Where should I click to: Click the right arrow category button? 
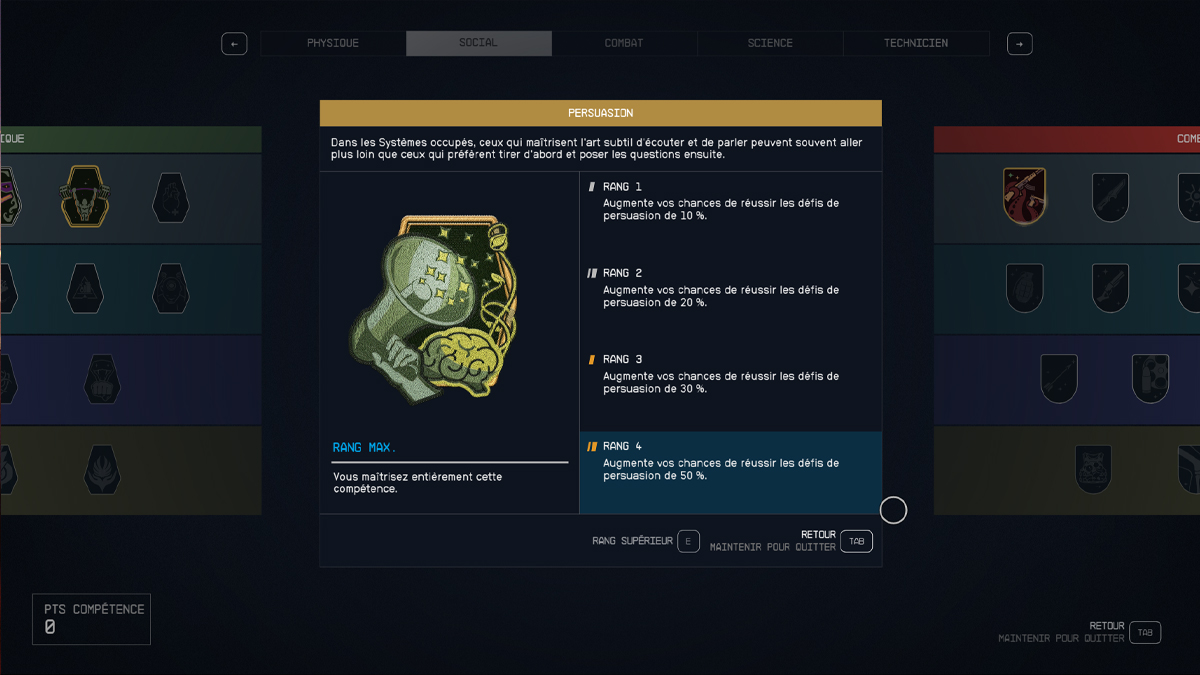(1019, 44)
